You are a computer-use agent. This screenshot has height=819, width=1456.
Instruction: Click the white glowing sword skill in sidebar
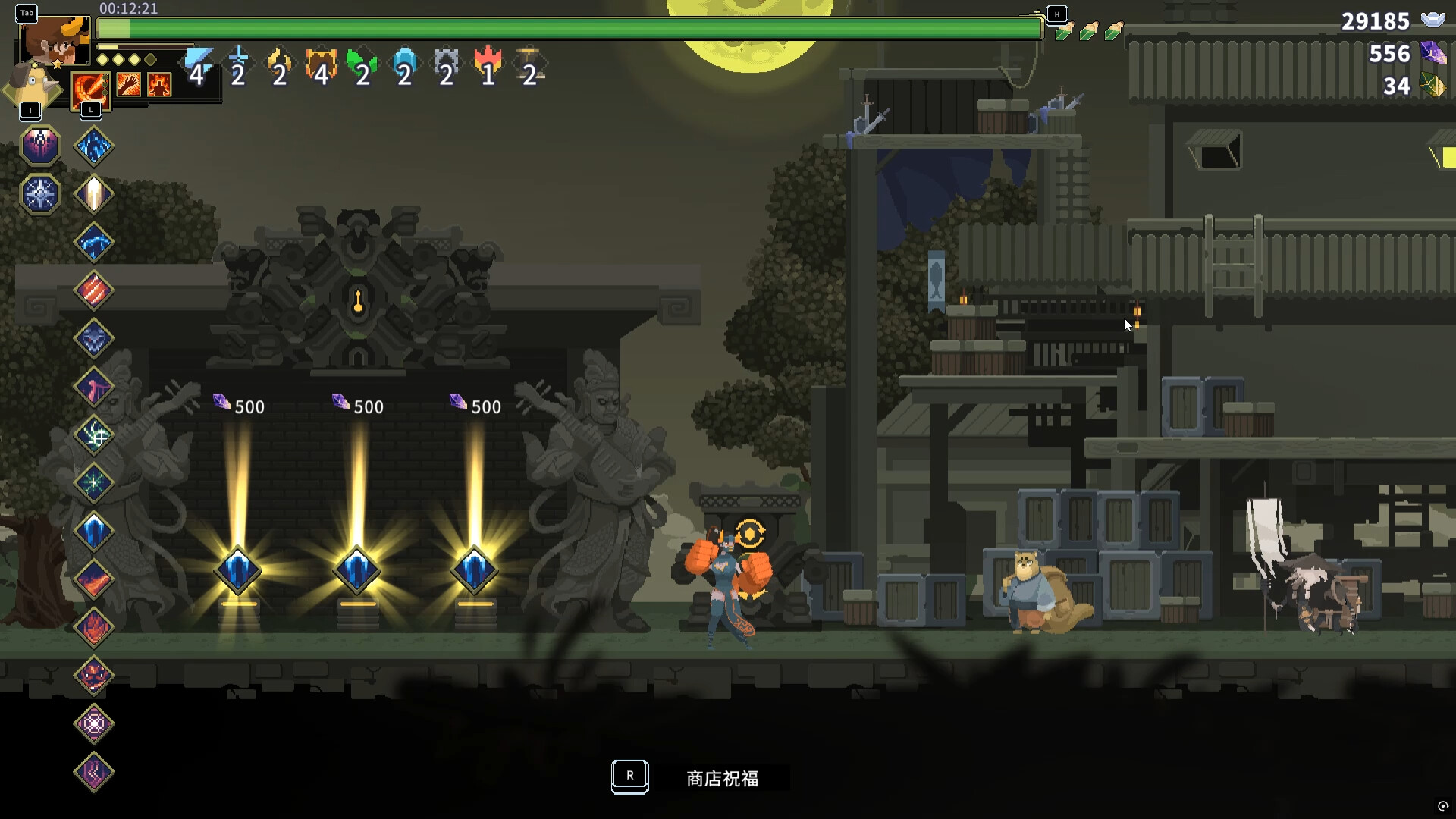tap(93, 193)
